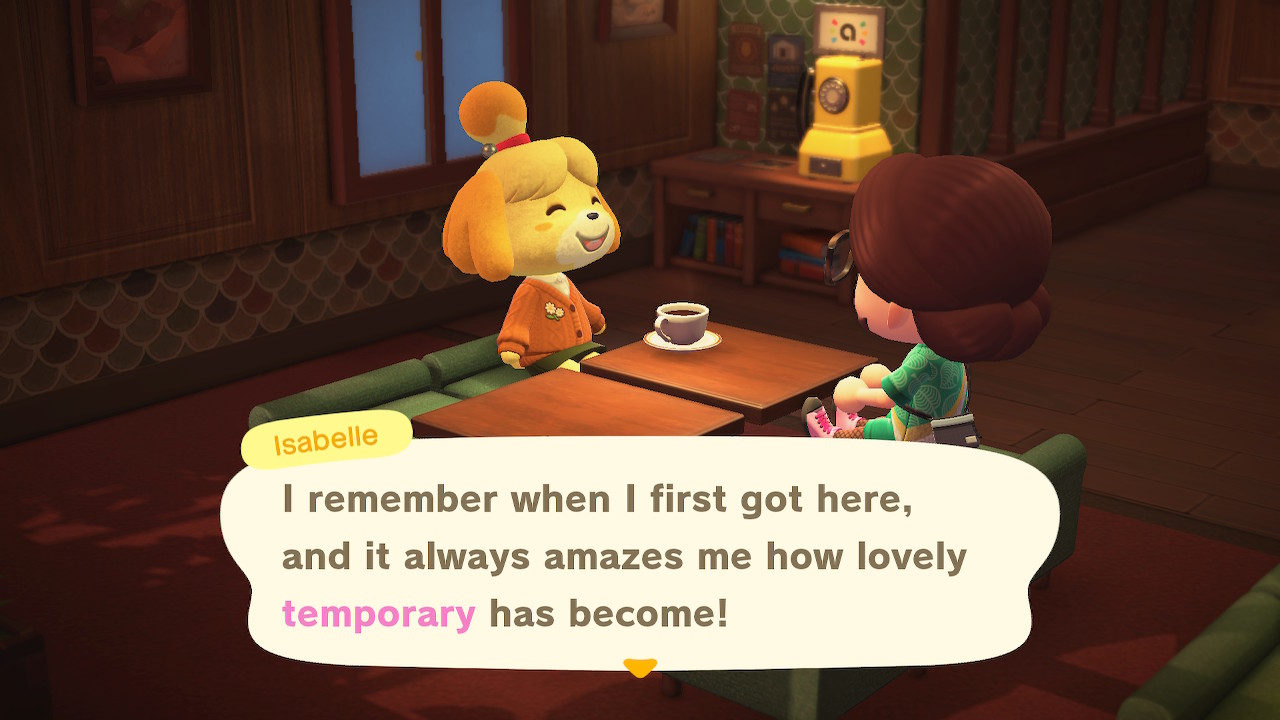Advance dialogue with the orange continue arrow
The width and height of the screenshot is (1280, 720).
click(640, 666)
